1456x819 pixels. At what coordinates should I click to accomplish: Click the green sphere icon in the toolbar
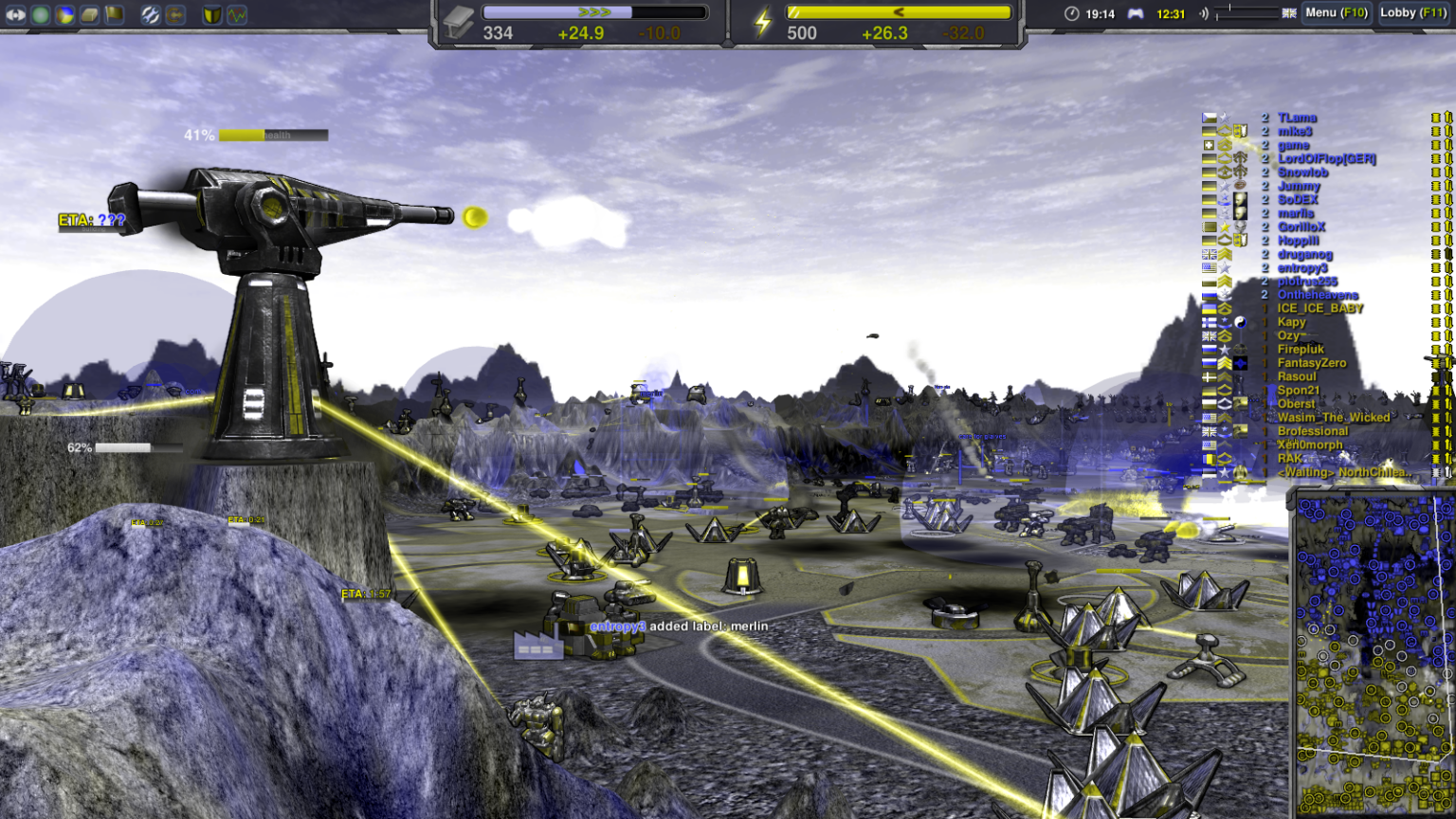(40, 13)
